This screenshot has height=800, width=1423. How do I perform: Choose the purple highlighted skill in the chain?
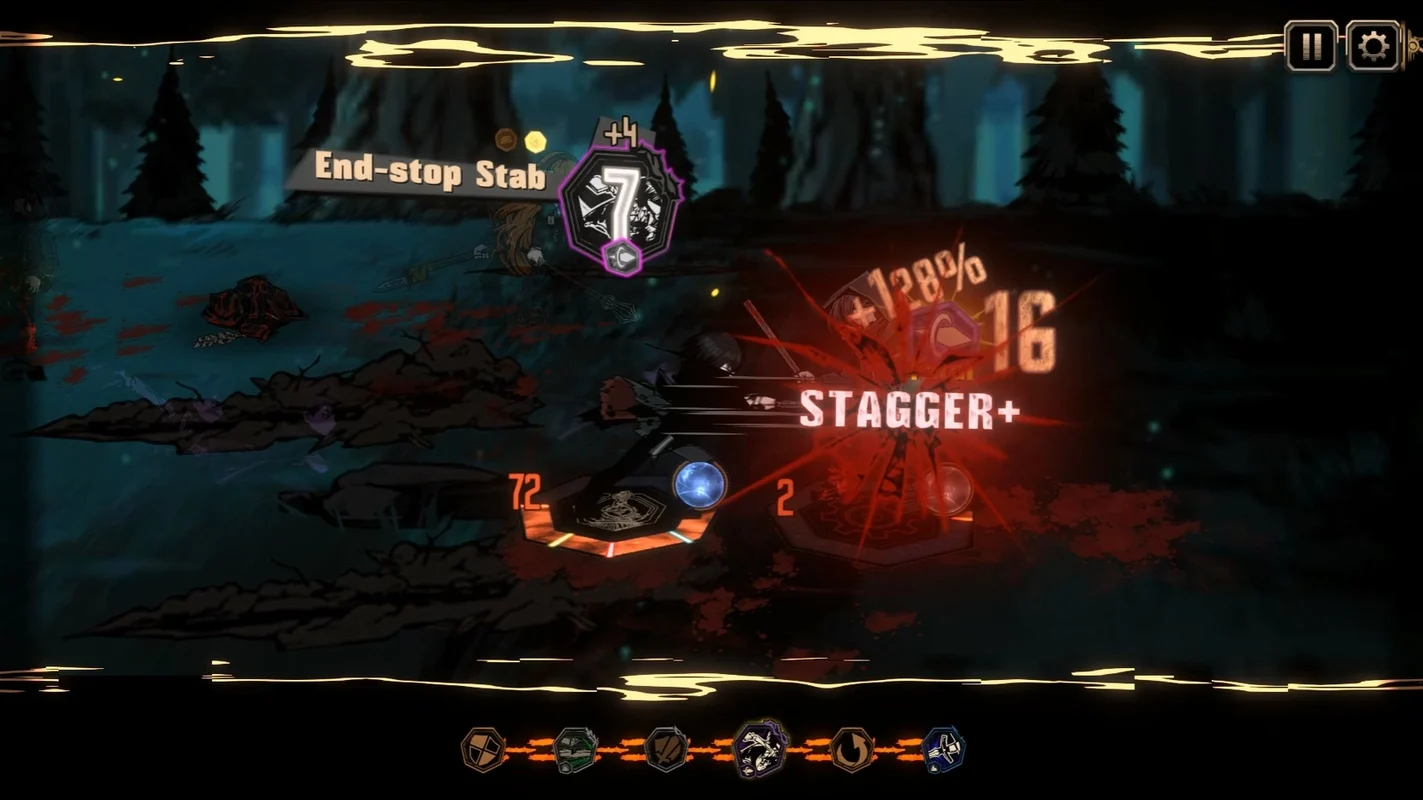(760, 748)
